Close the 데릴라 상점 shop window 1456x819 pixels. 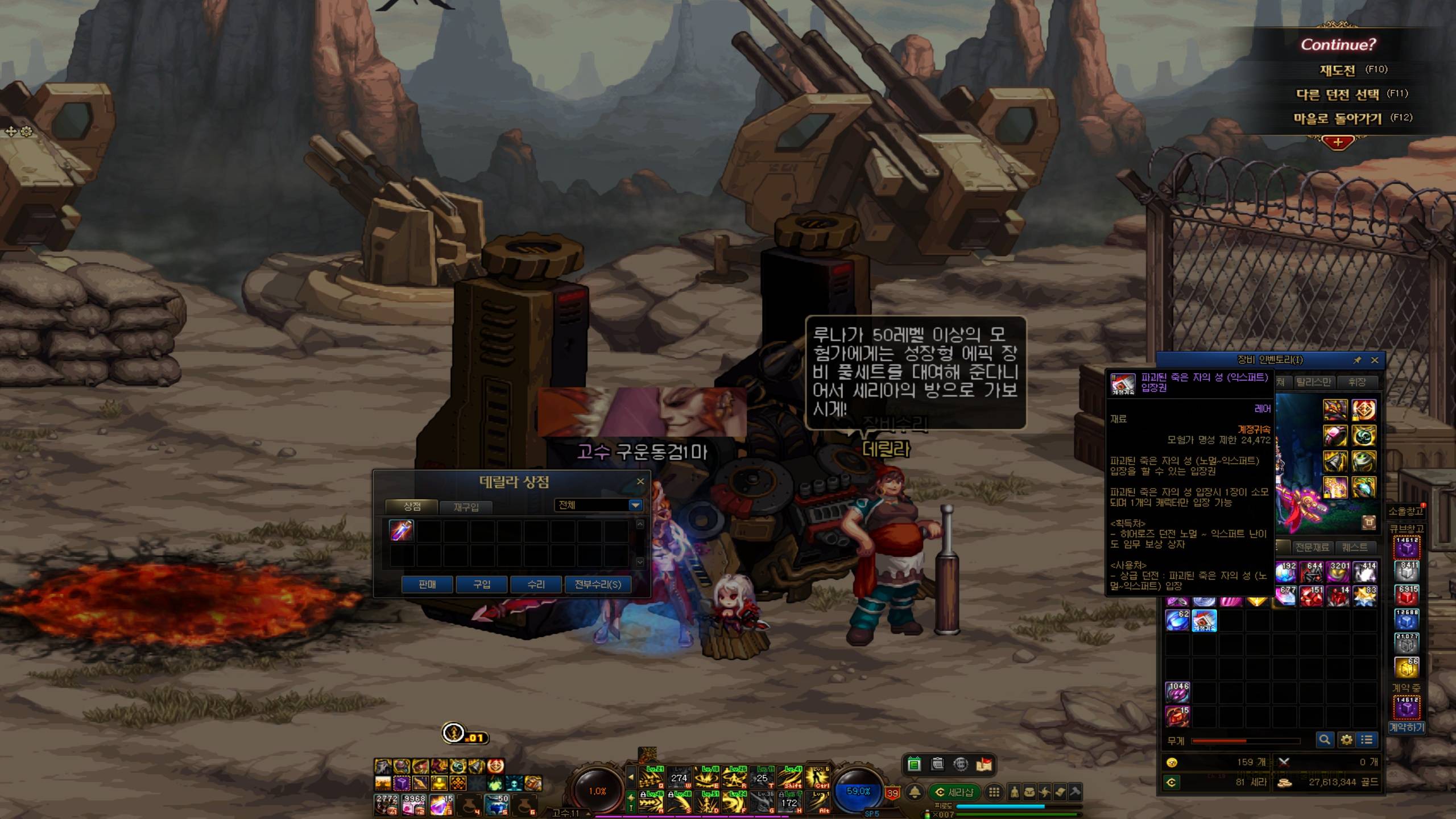(x=640, y=482)
